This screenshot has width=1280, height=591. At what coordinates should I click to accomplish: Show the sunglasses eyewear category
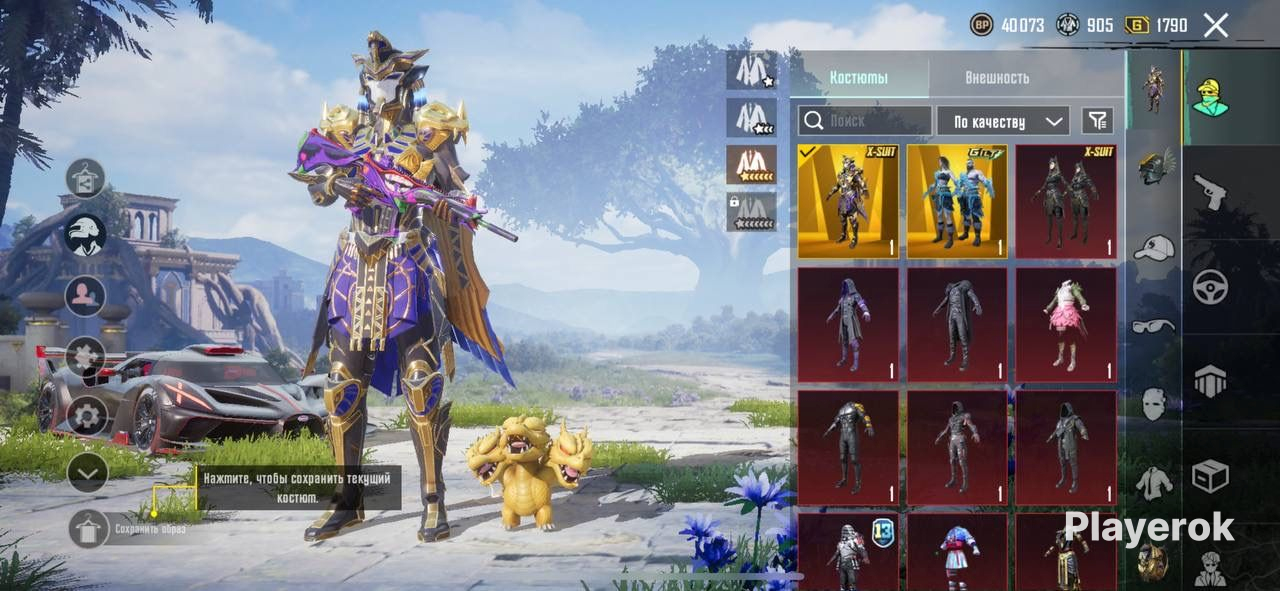(1154, 325)
